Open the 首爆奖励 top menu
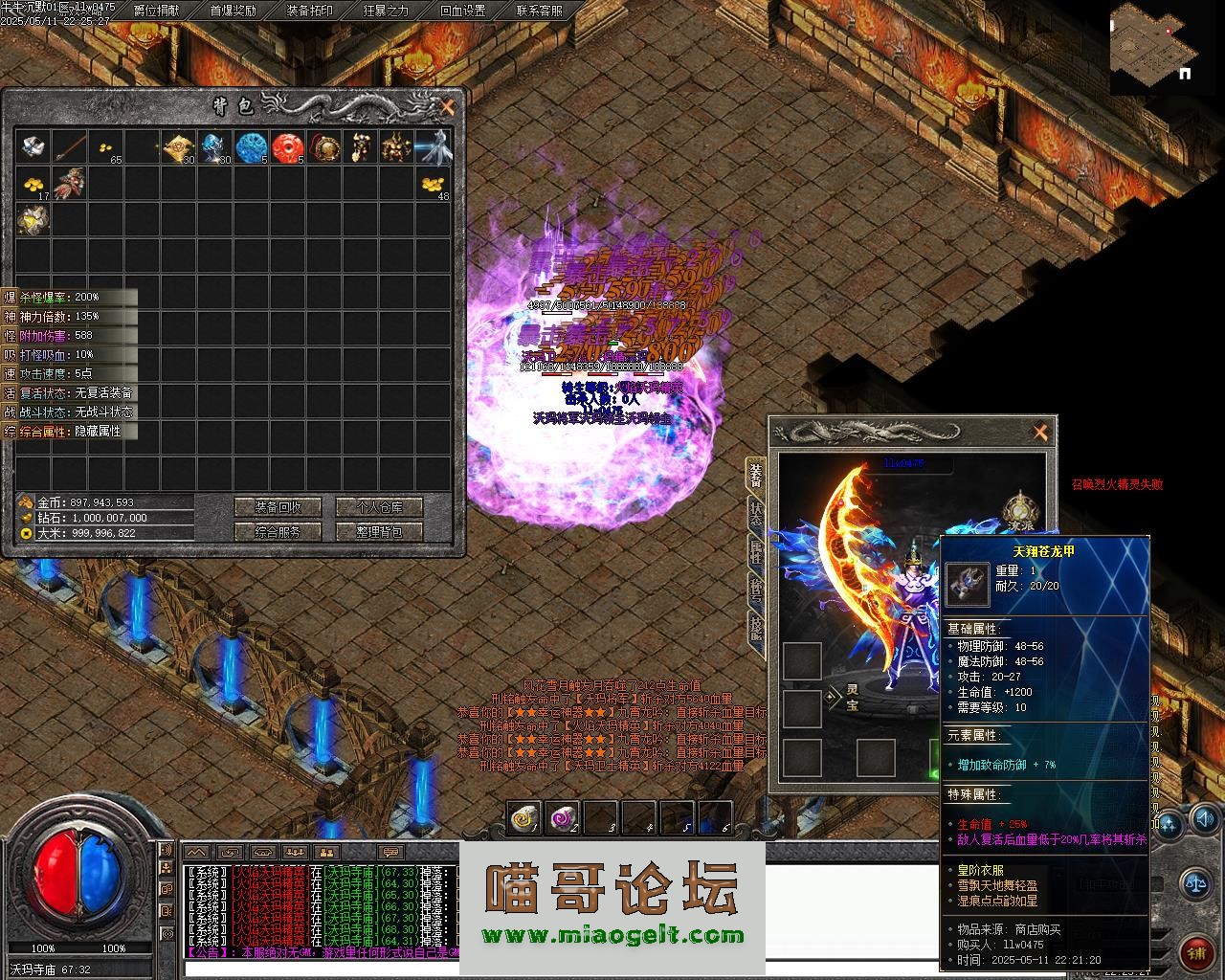This screenshot has height=980, width=1225. pyautogui.click(x=233, y=11)
